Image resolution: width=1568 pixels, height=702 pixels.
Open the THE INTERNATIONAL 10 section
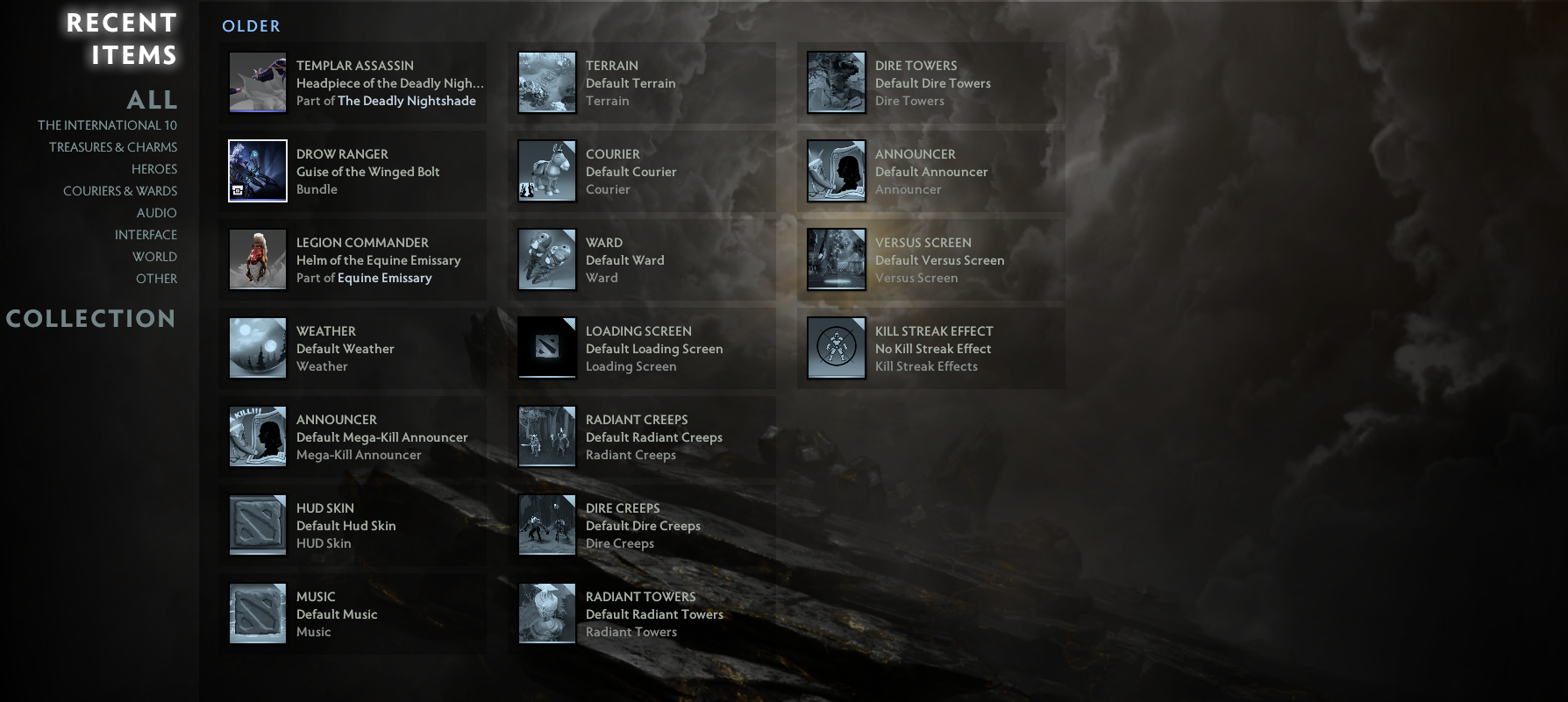point(108,124)
